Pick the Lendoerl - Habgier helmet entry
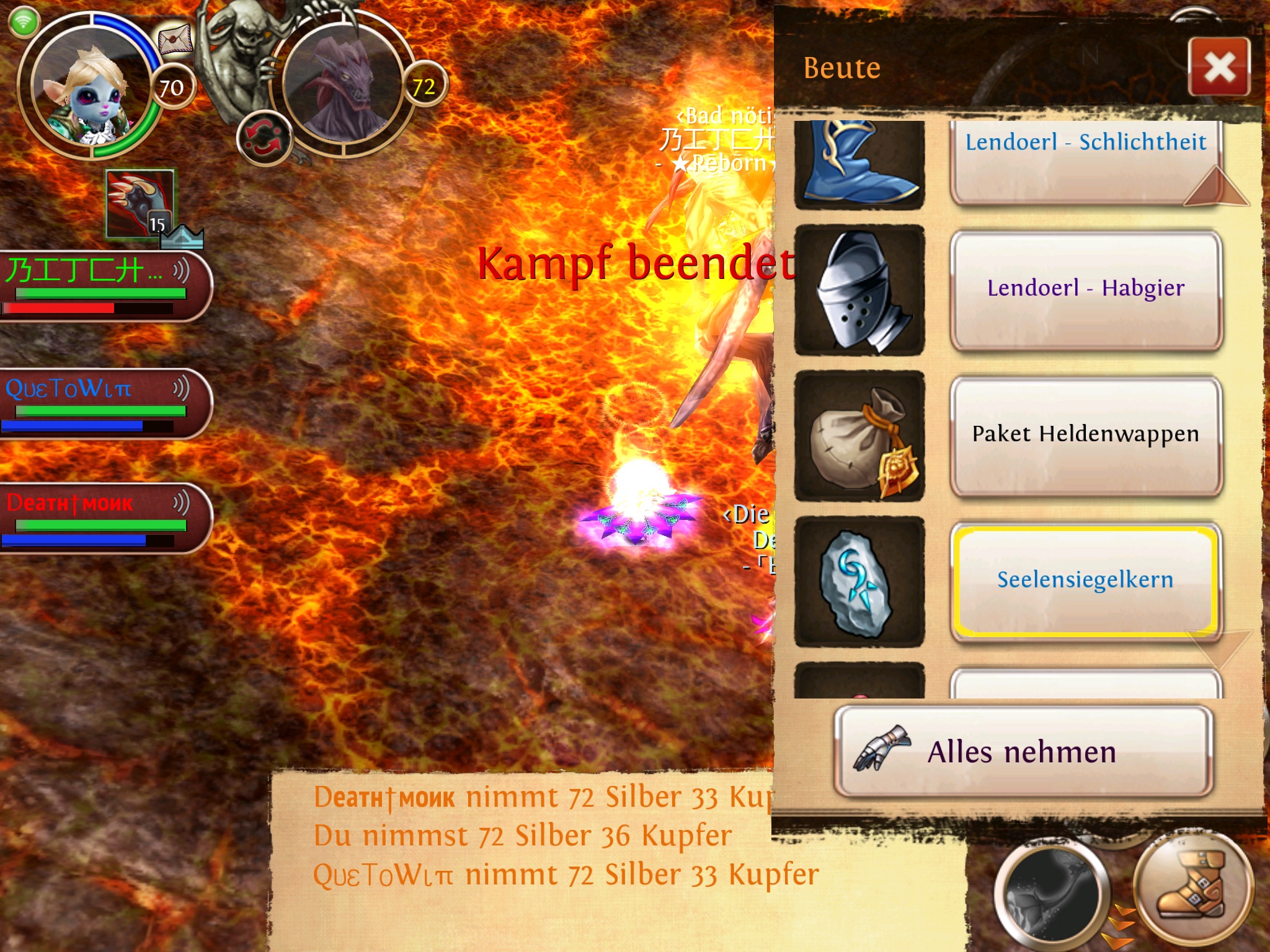This screenshot has height=952, width=1270. pos(1085,289)
